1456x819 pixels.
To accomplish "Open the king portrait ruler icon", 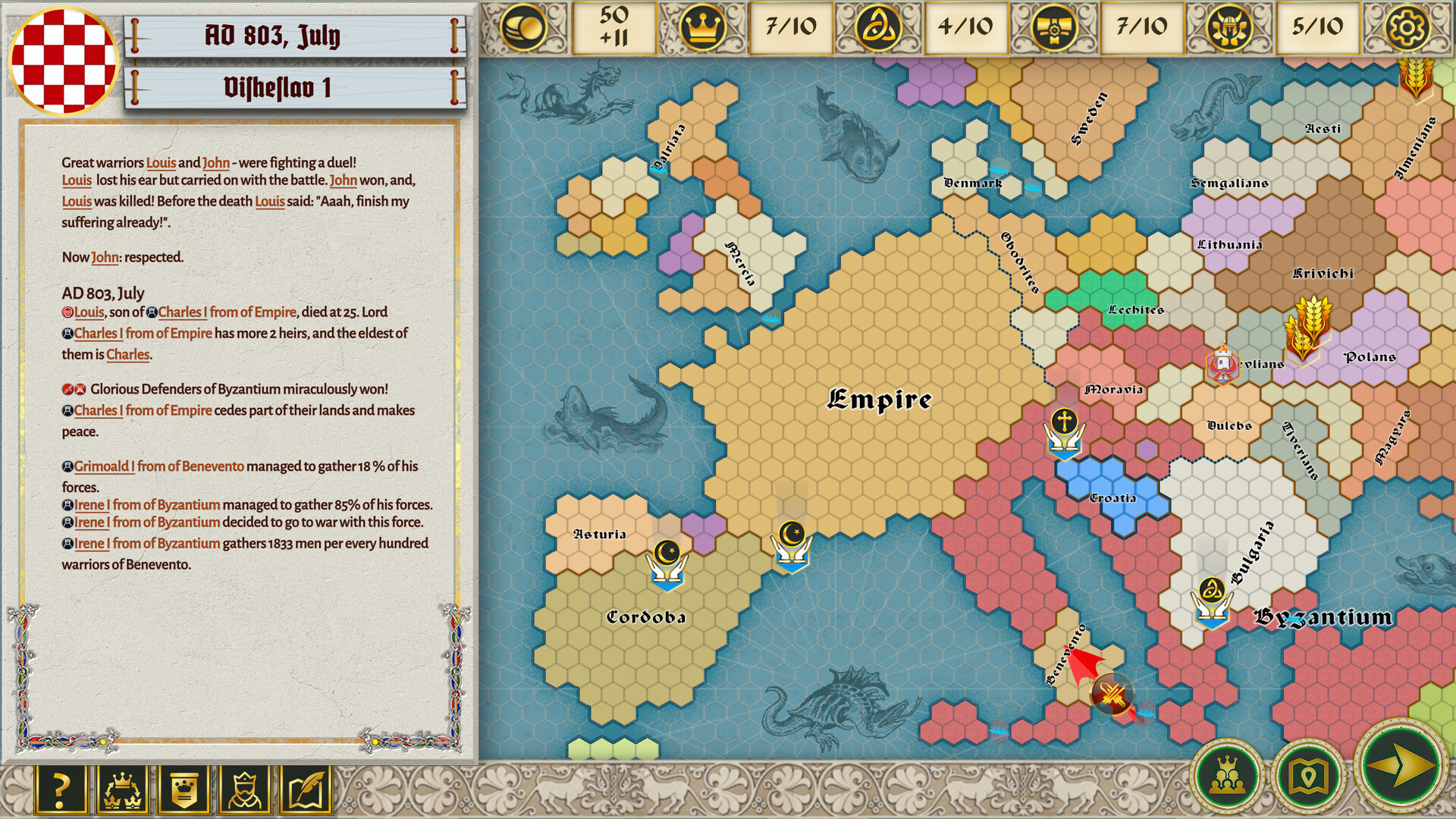I will [x=243, y=789].
